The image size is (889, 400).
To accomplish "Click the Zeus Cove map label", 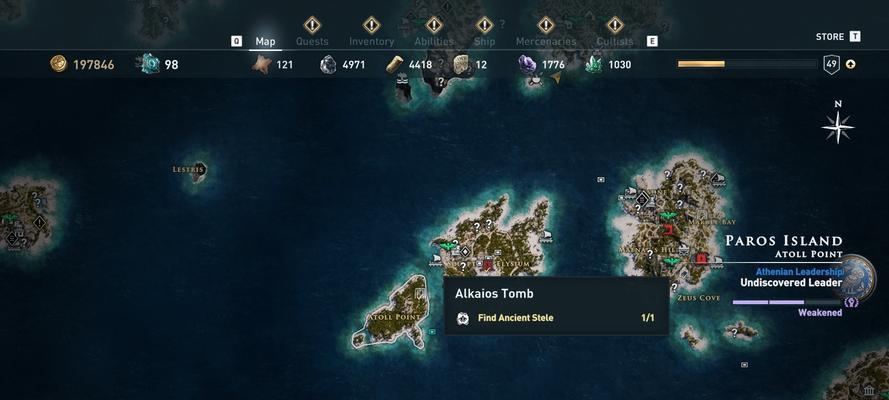I will click(x=698, y=298).
